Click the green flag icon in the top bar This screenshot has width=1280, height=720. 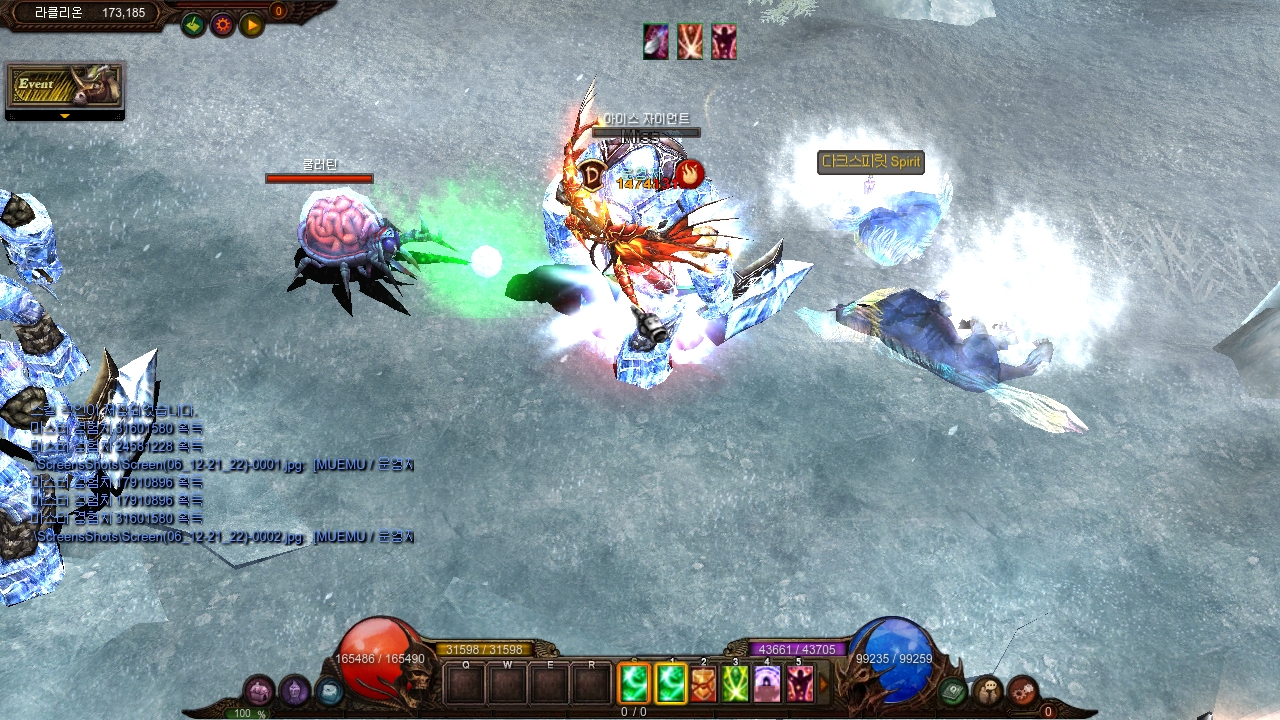[194, 25]
